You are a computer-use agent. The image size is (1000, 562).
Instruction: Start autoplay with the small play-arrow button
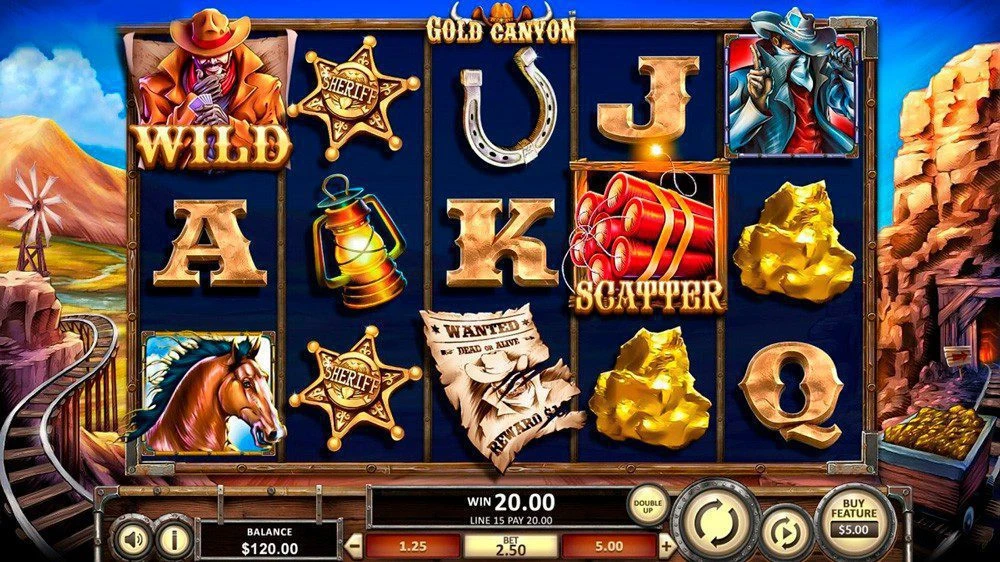[785, 532]
